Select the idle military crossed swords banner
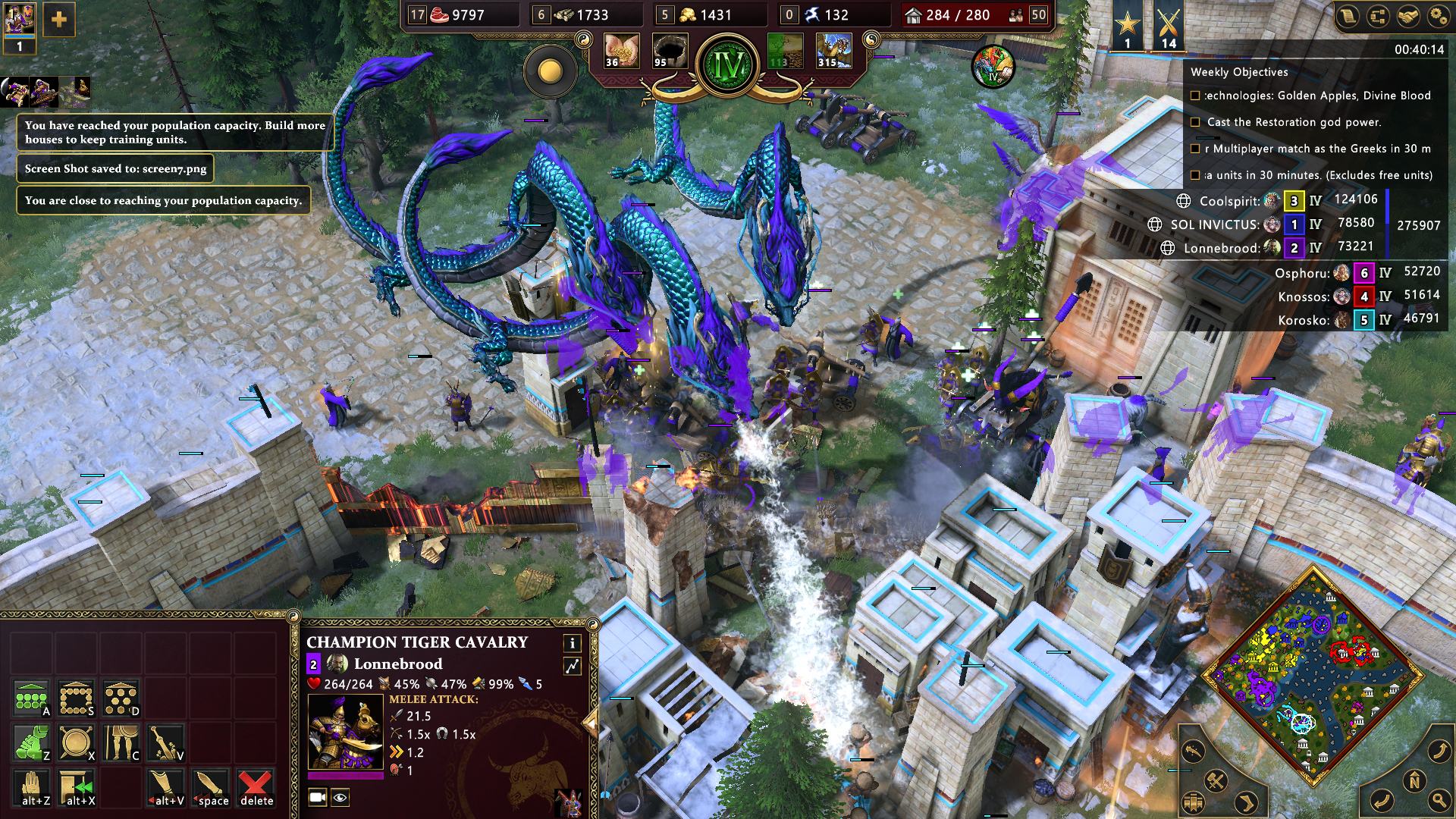Viewport: 1456px width, 819px height. 1169,27
